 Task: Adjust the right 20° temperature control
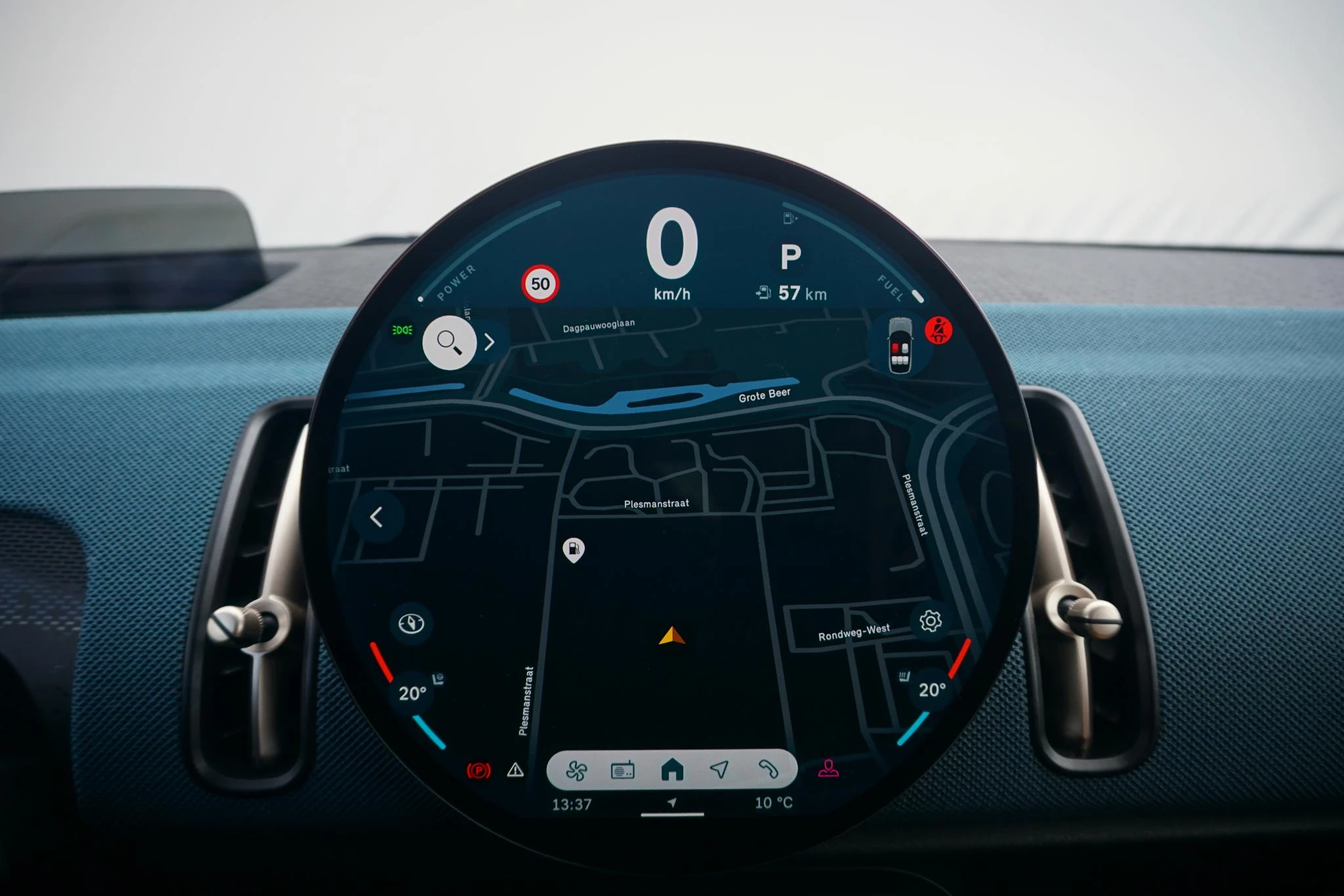(932, 690)
